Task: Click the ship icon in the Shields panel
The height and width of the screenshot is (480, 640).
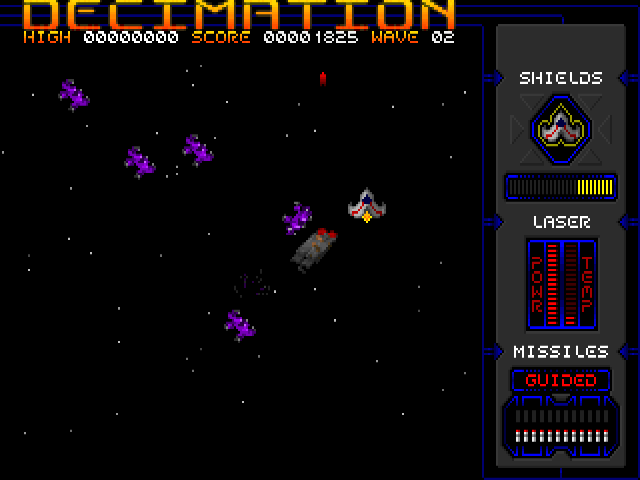Action: click(x=560, y=128)
